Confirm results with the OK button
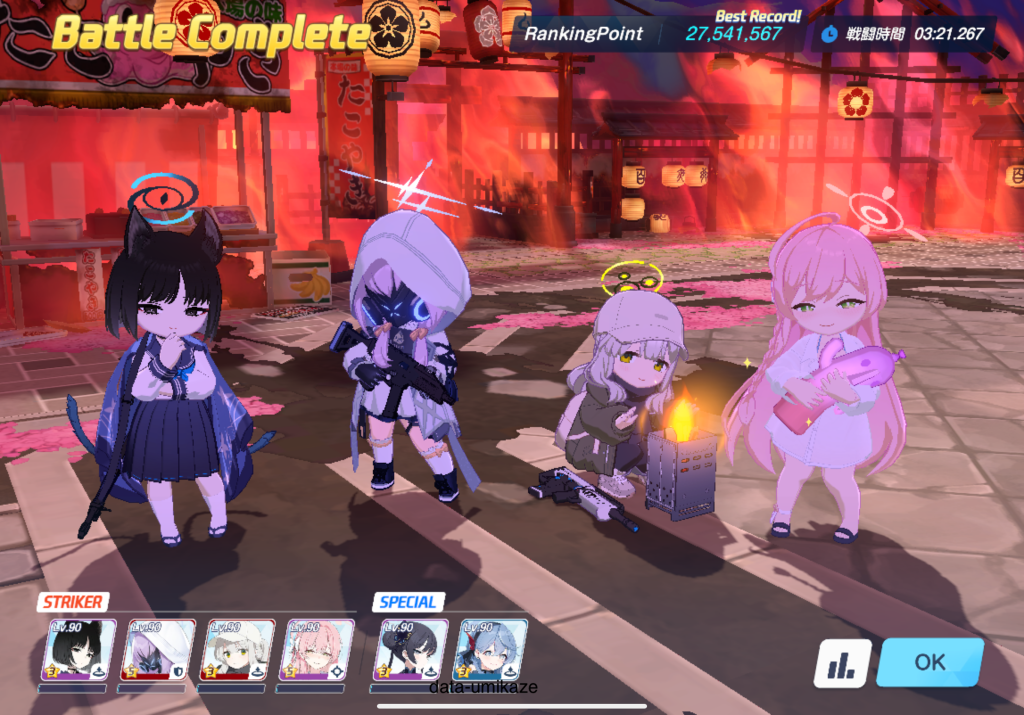The width and height of the screenshot is (1024, 715). tap(929, 662)
